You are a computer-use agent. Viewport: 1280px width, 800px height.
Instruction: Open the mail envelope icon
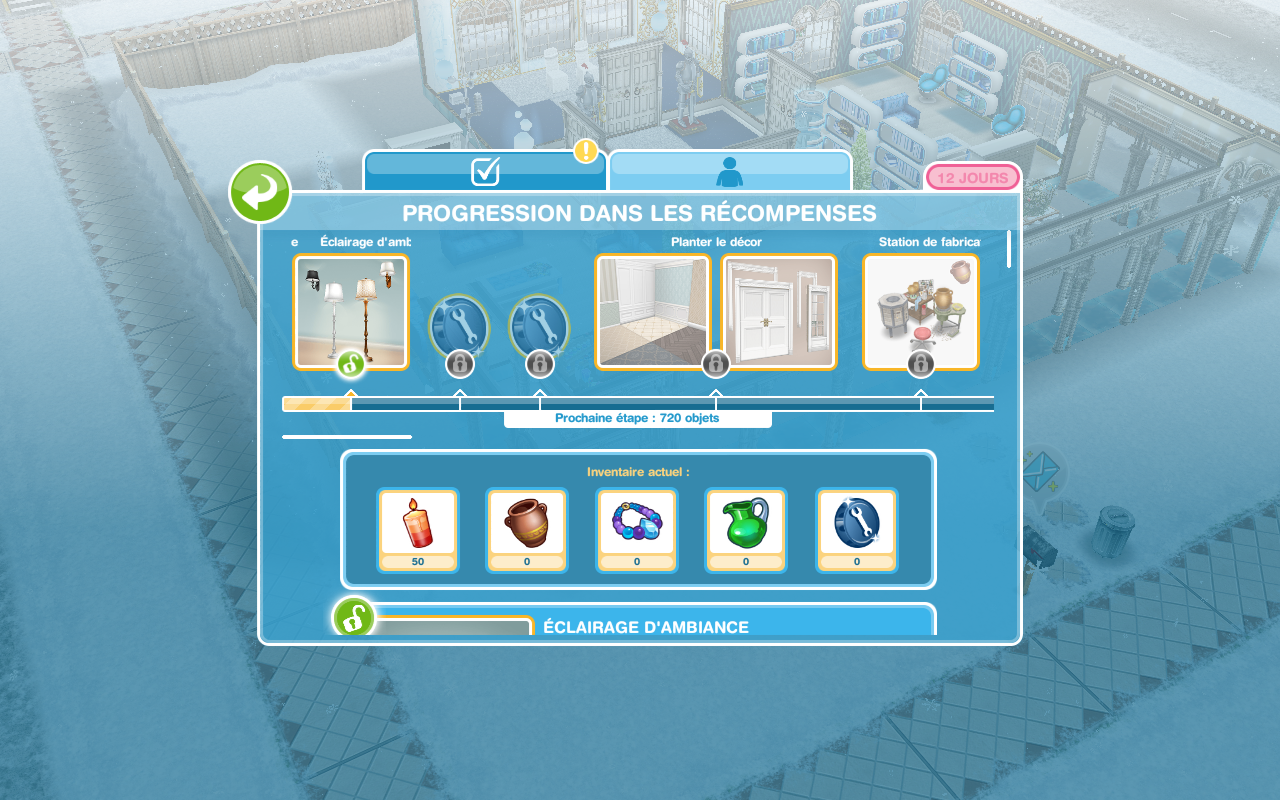1041,467
